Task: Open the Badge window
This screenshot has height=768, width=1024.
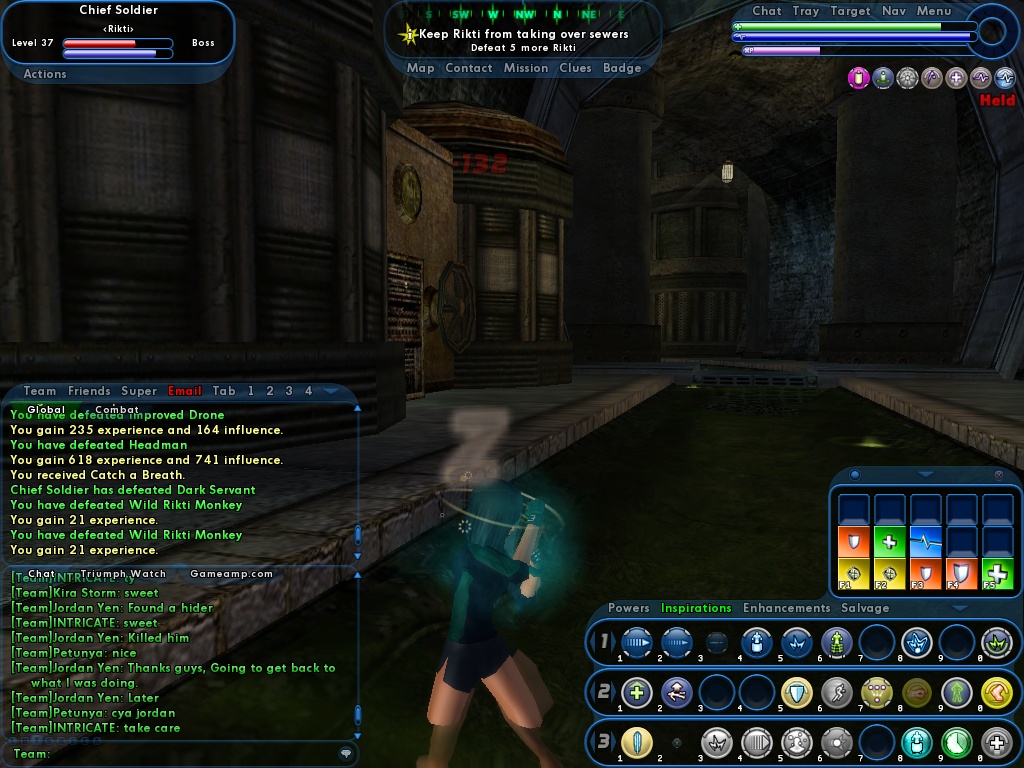Action: pyautogui.click(x=622, y=68)
